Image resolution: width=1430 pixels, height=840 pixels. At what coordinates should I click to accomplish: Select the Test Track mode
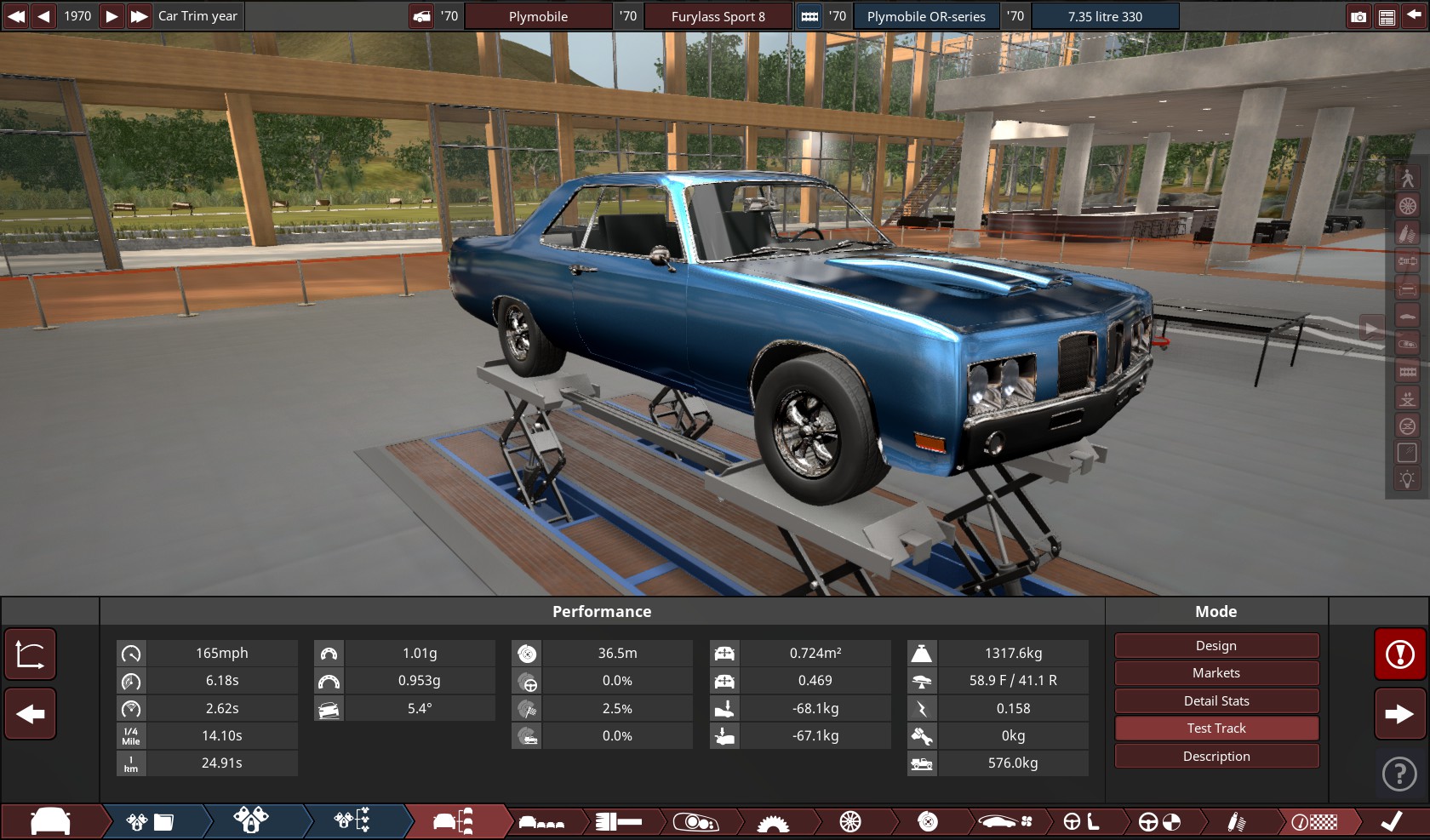(1216, 729)
